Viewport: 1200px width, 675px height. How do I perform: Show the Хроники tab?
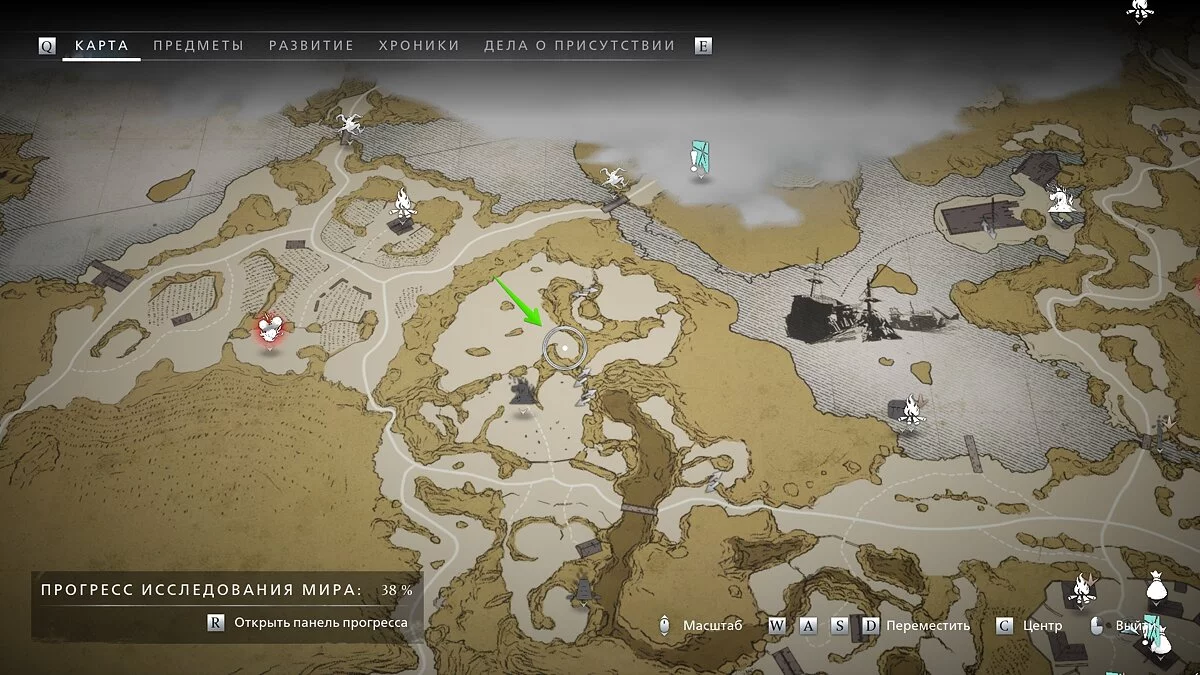419,46
